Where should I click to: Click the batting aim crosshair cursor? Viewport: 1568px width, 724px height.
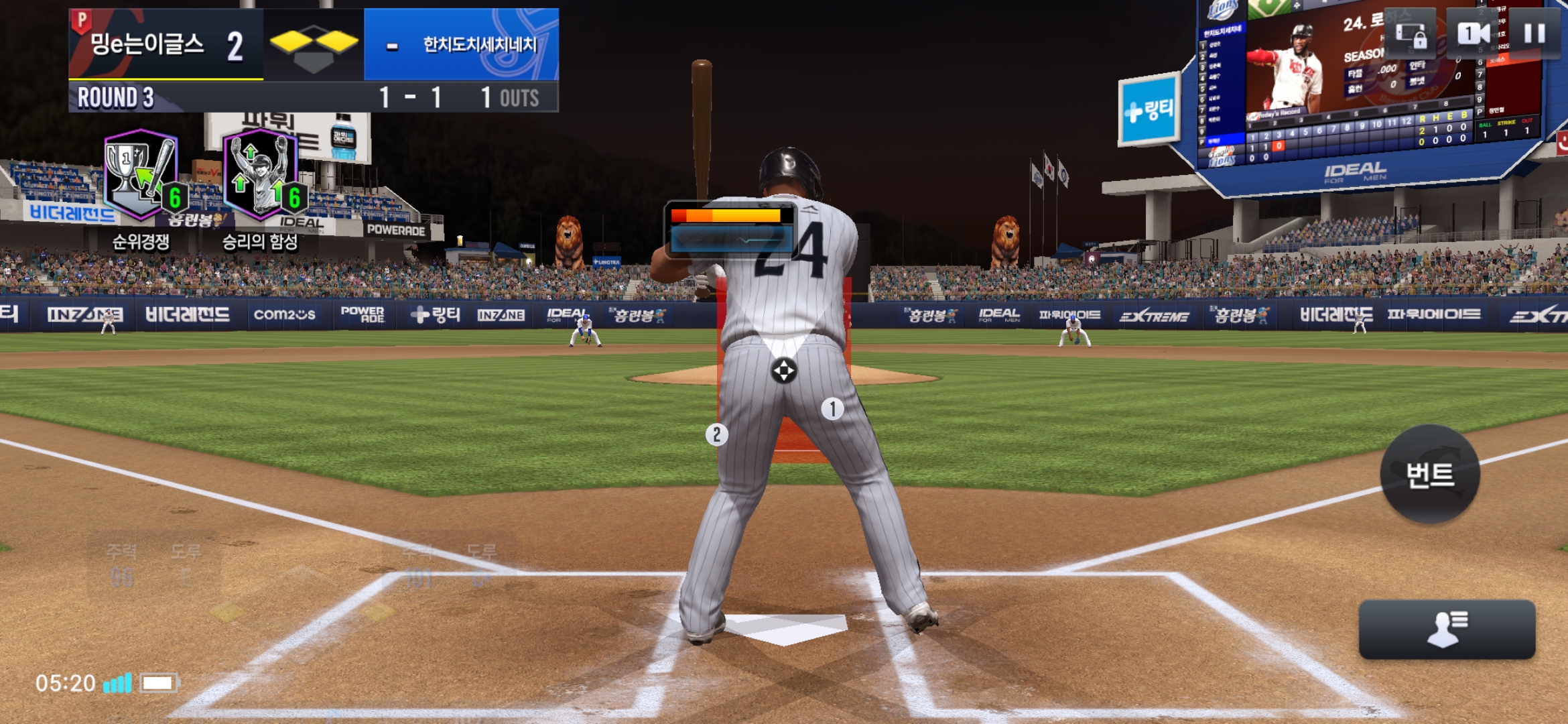(x=783, y=371)
